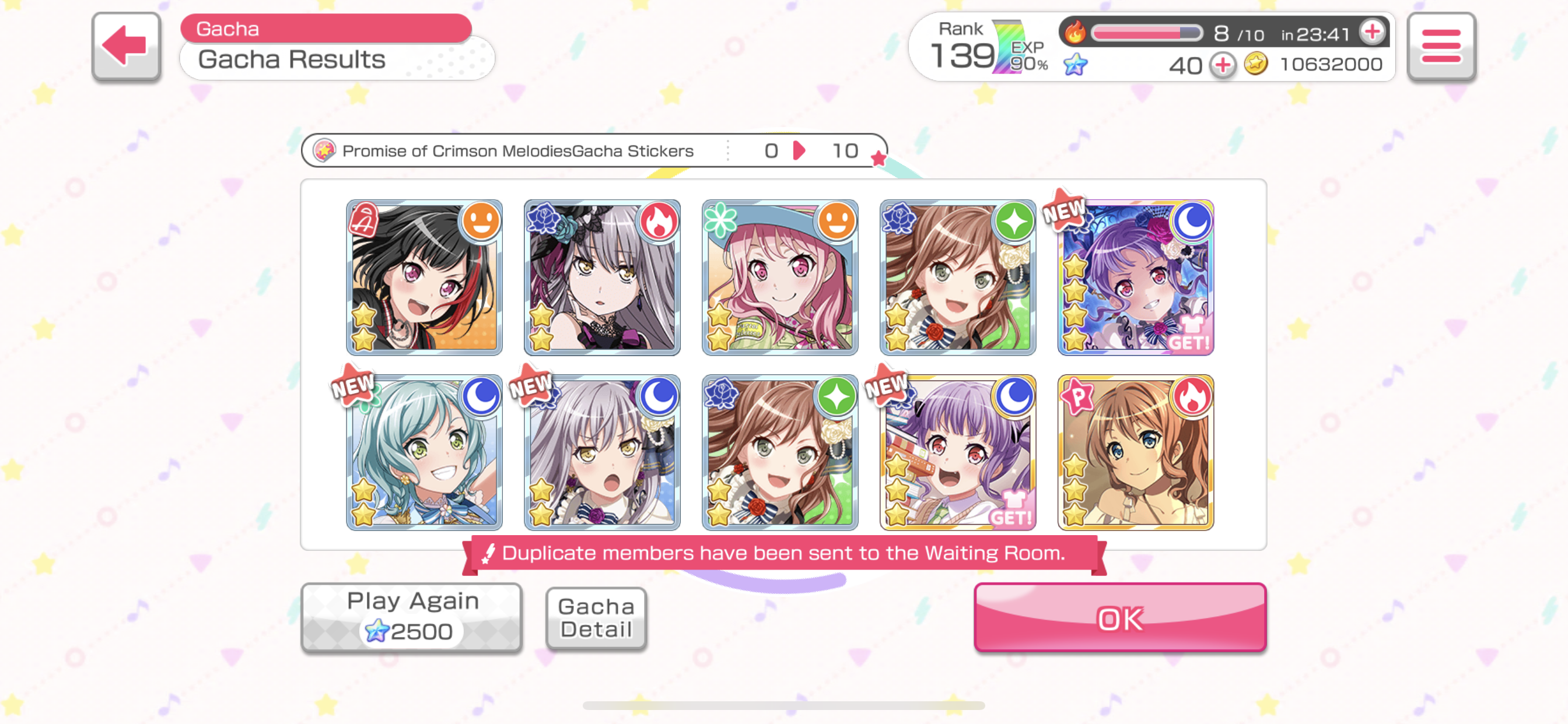Open the hamburger menu
Image resolution: width=1568 pixels, height=724 pixels.
pos(1440,45)
